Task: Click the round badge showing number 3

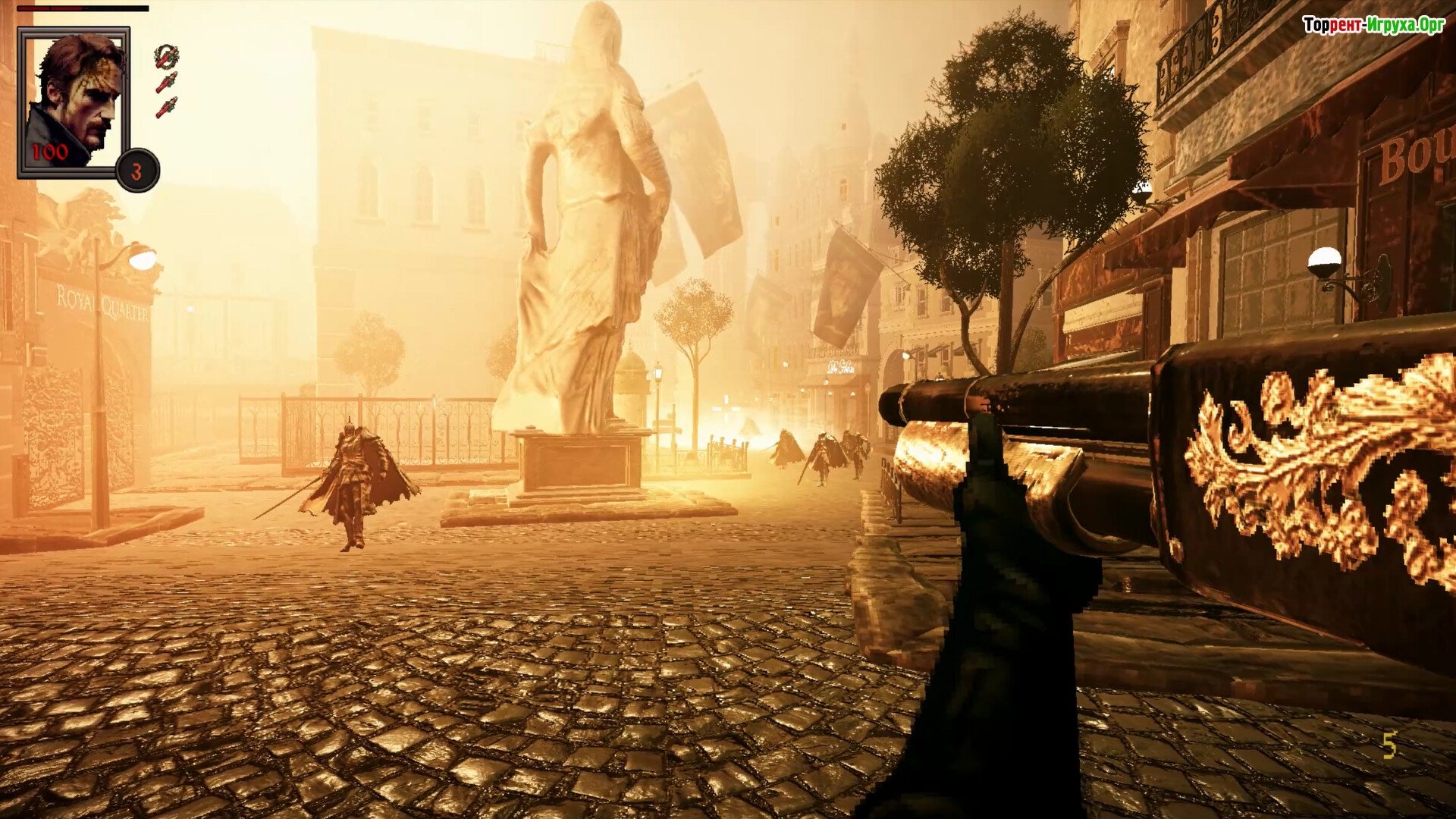Action: 137,171
